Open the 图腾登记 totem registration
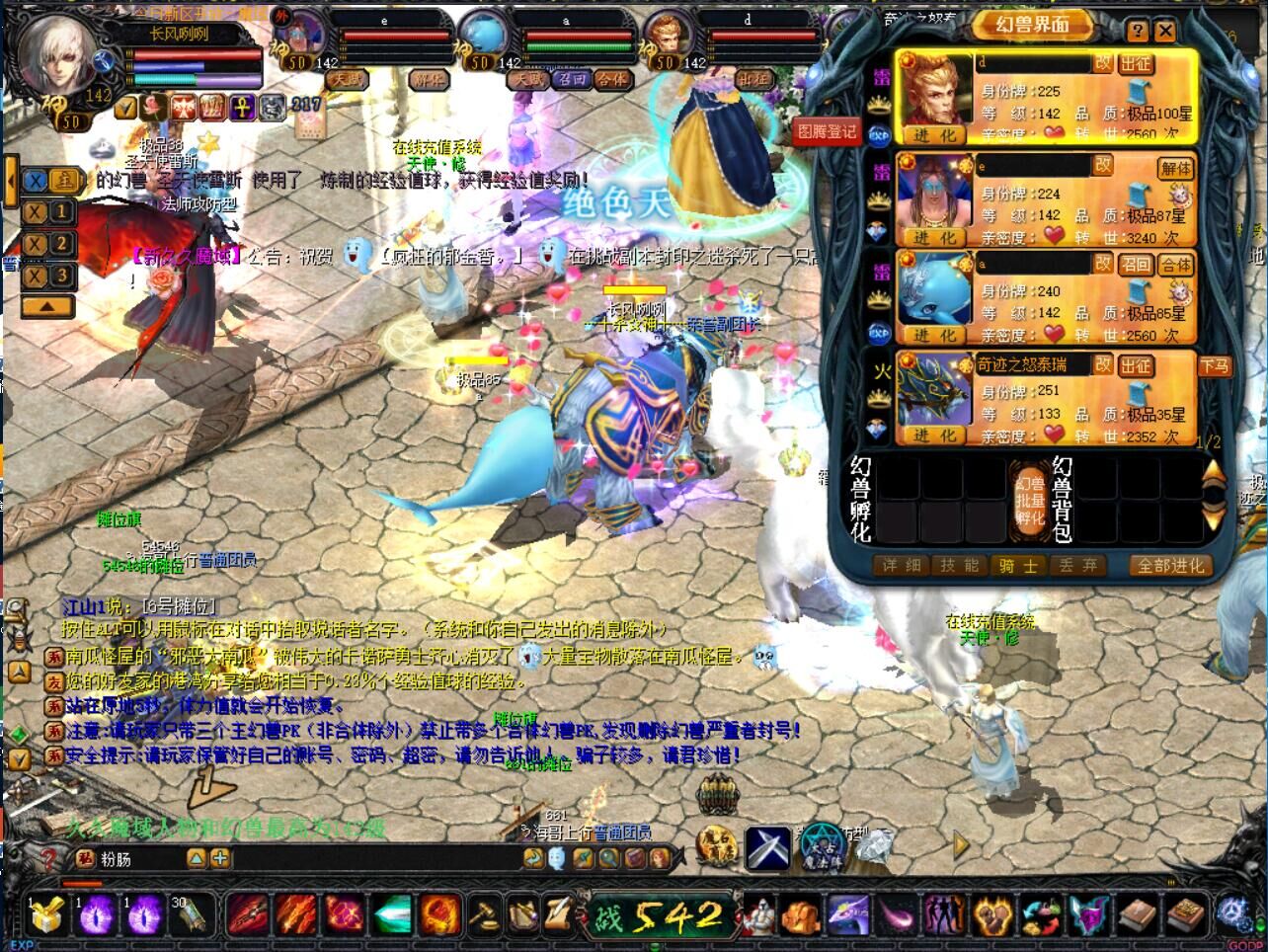Viewport: 1268px width, 952px height. (x=827, y=131)
